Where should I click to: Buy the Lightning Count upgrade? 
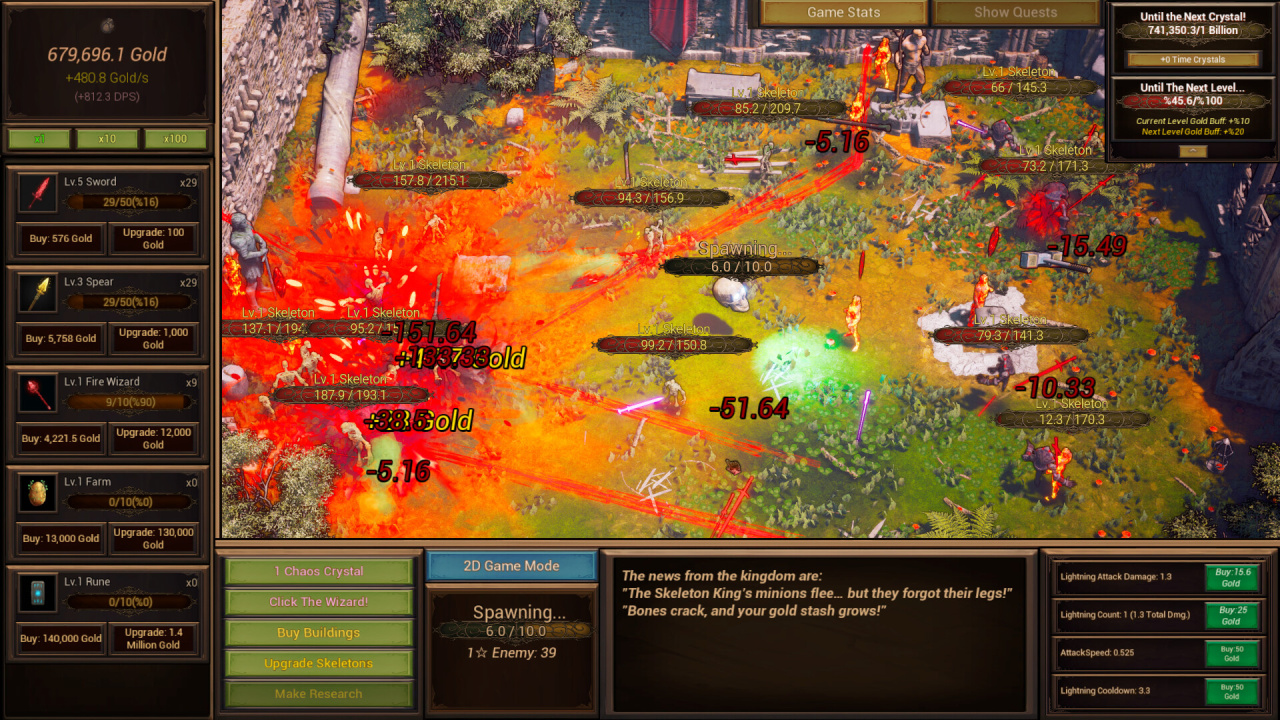[1231, 615]
